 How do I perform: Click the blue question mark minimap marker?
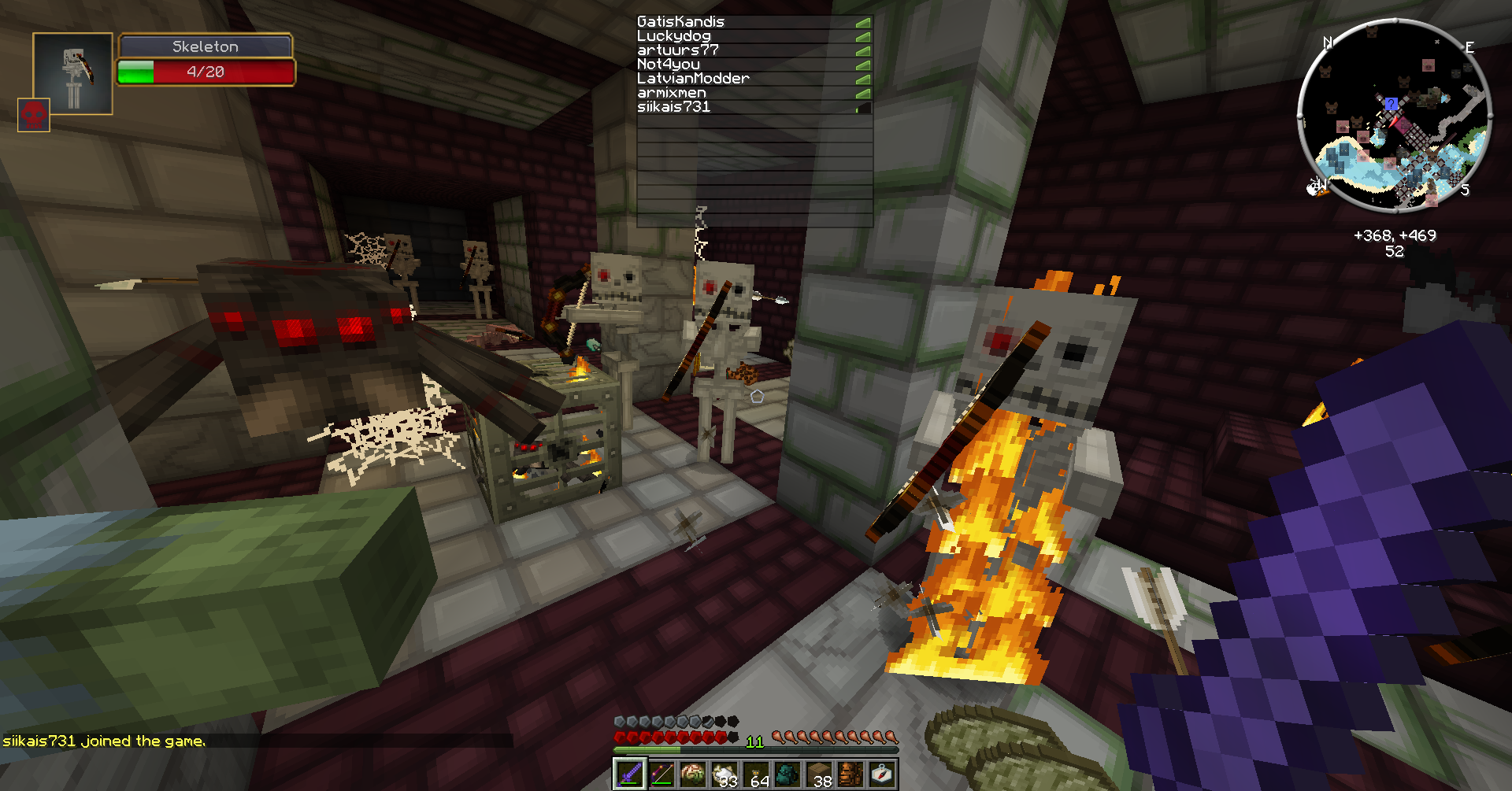(x=1392, y=104)
